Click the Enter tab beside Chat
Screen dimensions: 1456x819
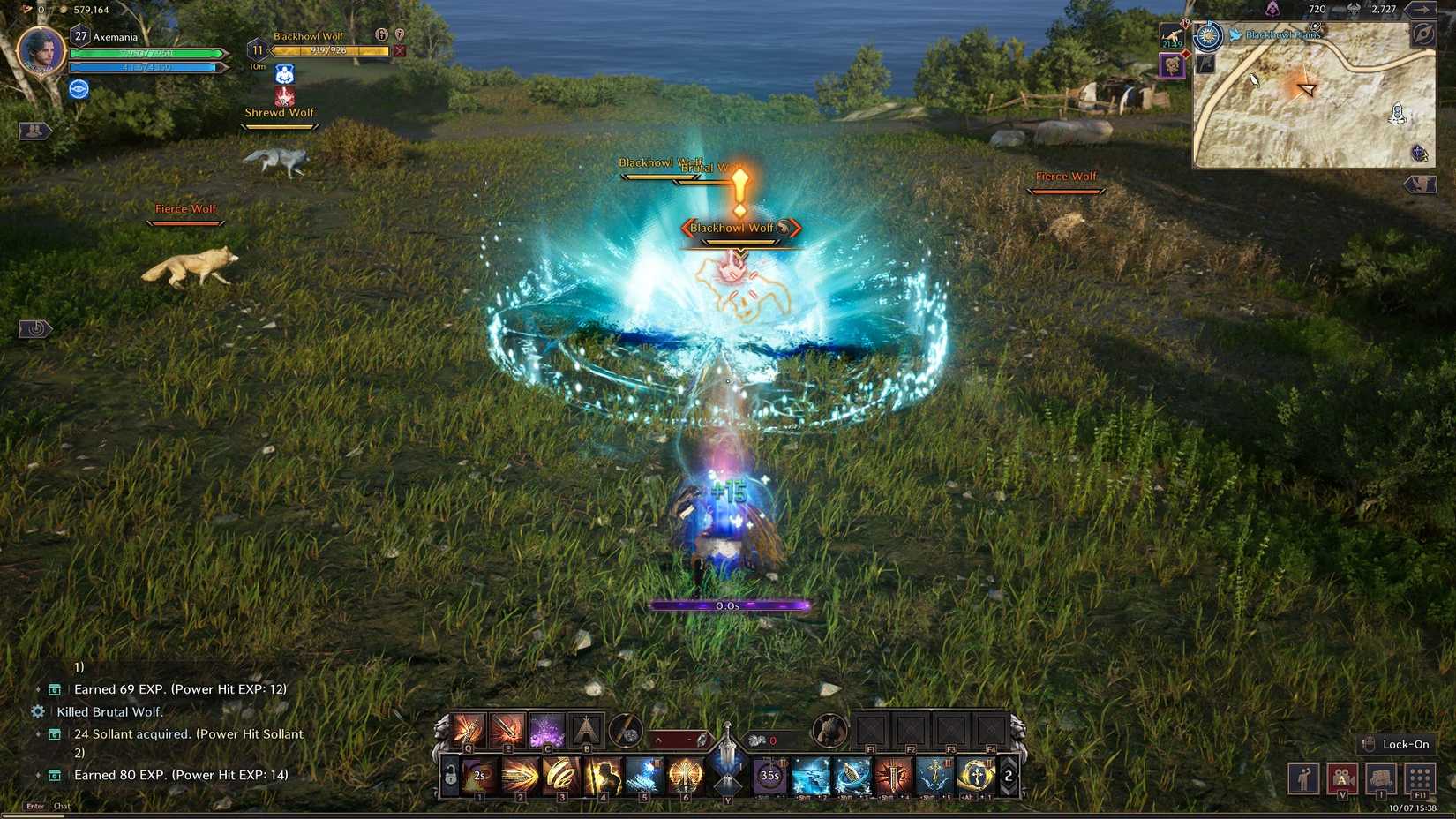pyautogui.click(x=34, y=806)
